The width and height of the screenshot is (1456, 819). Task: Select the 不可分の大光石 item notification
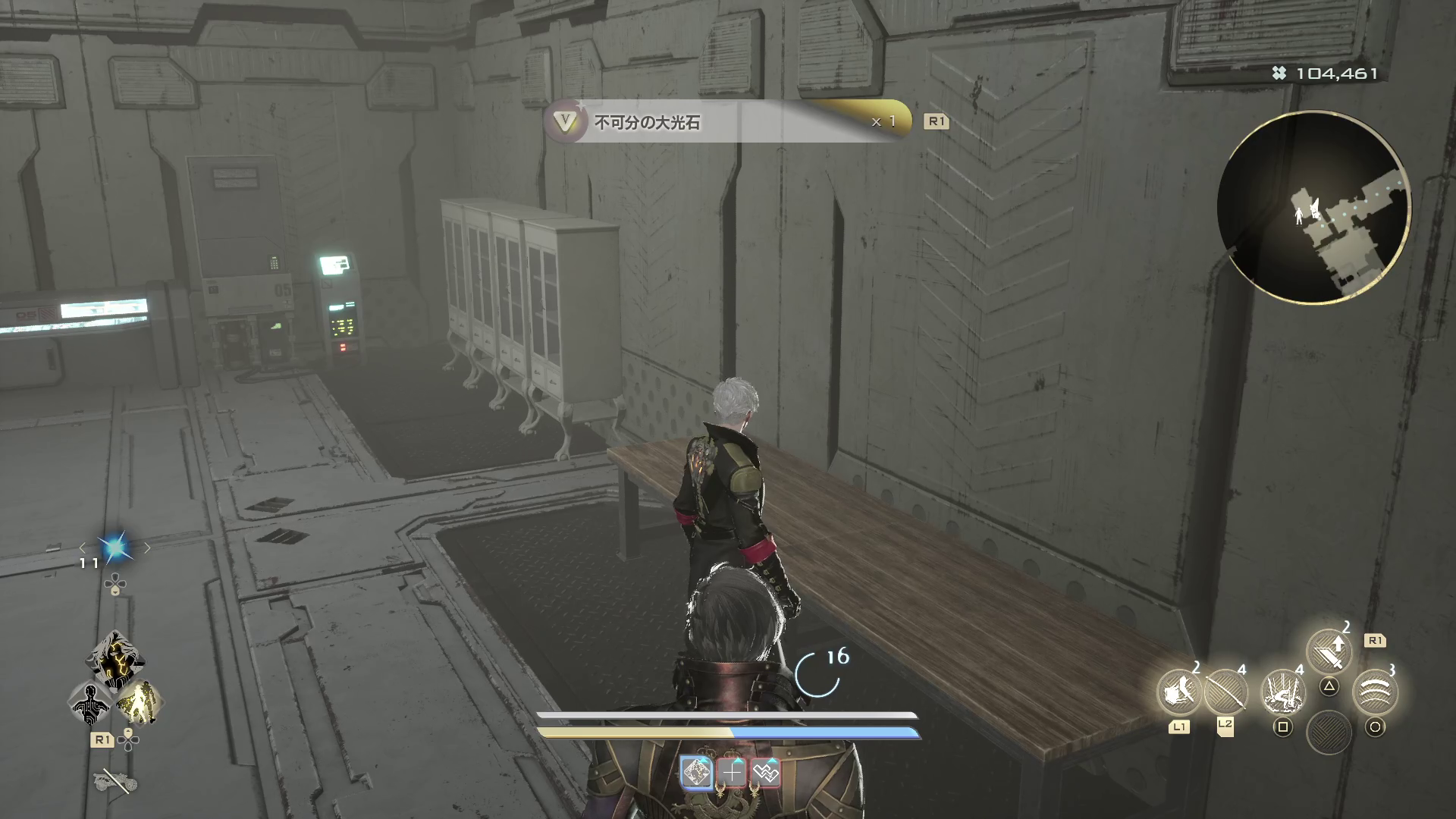coord(728,121)
